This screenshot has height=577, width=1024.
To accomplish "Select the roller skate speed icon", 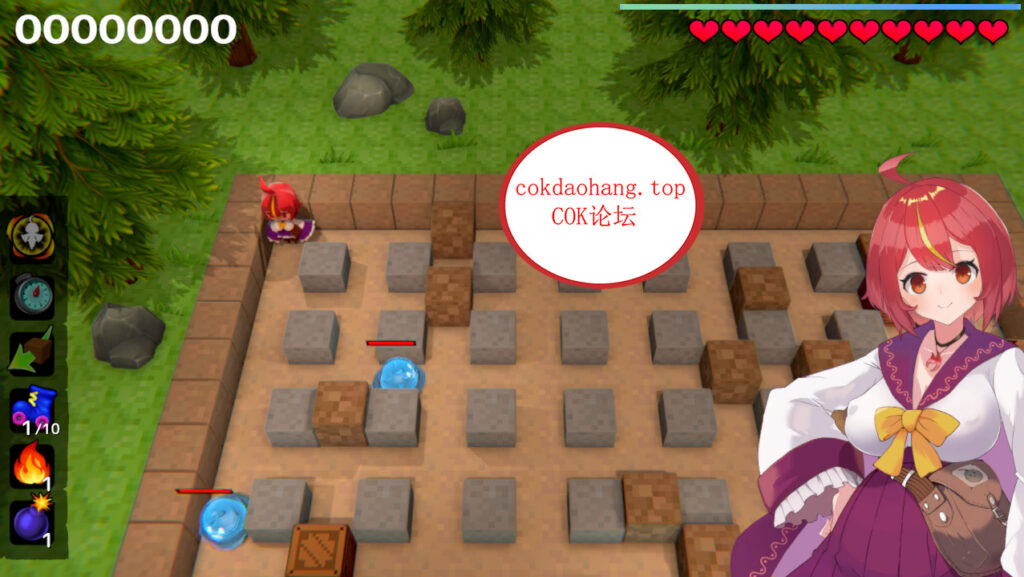I will click(33, 409).
